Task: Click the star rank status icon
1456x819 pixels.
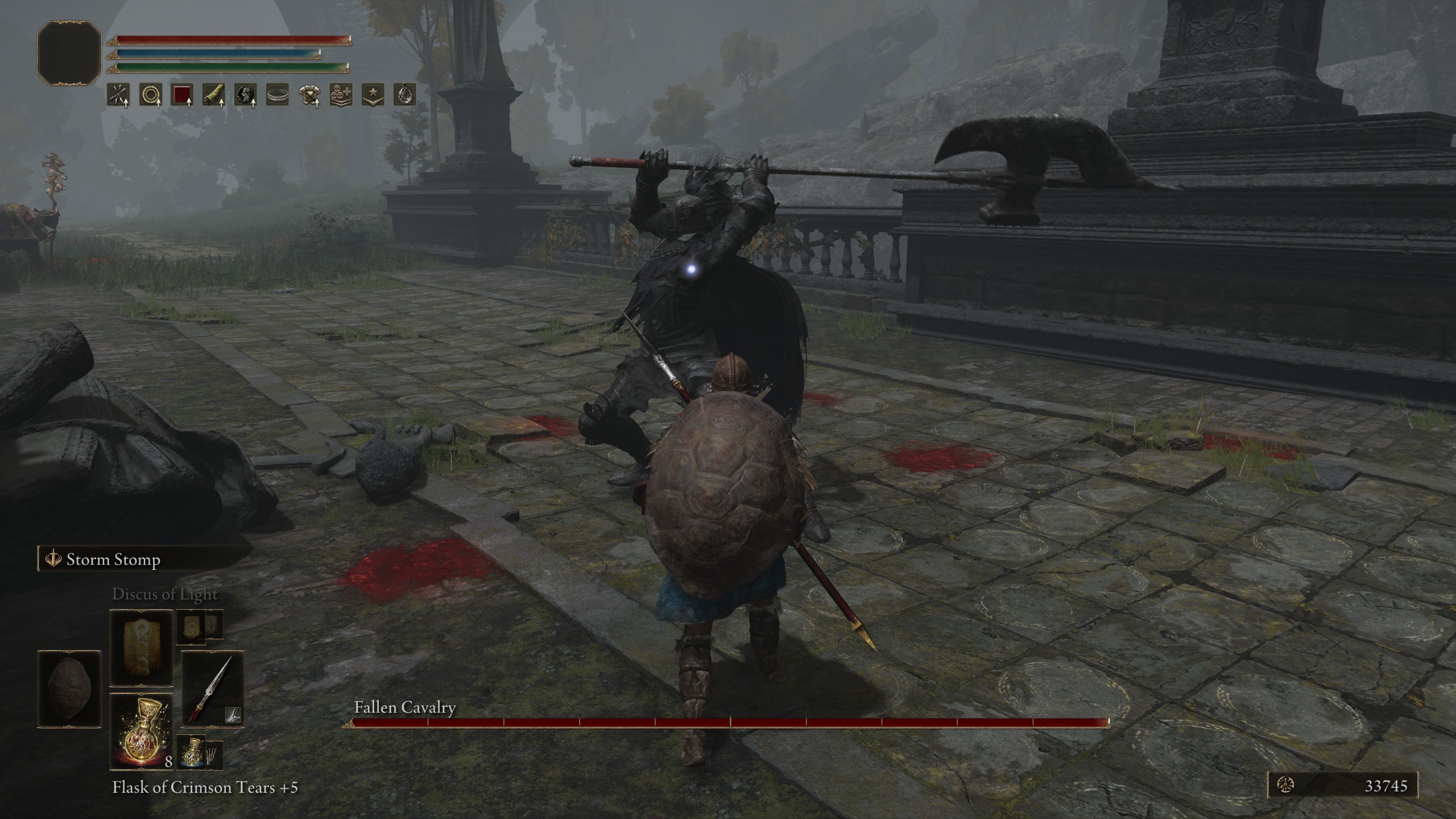Action: (x=375, y=95)
